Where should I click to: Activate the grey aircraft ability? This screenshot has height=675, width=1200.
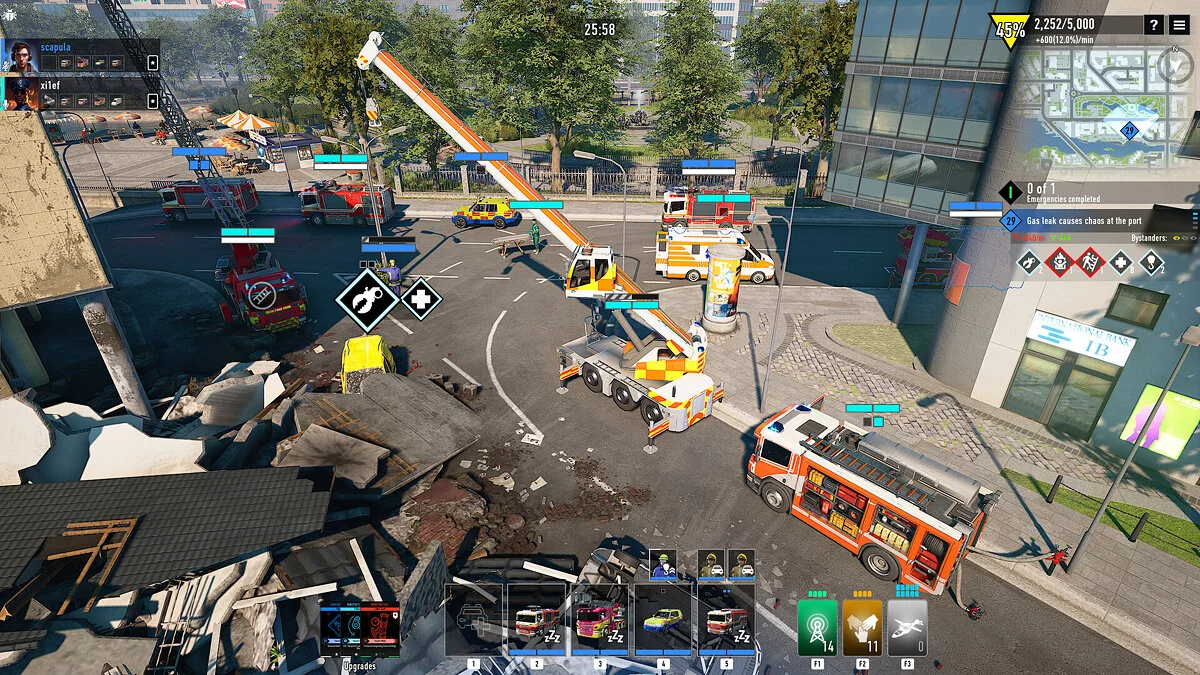907,627
